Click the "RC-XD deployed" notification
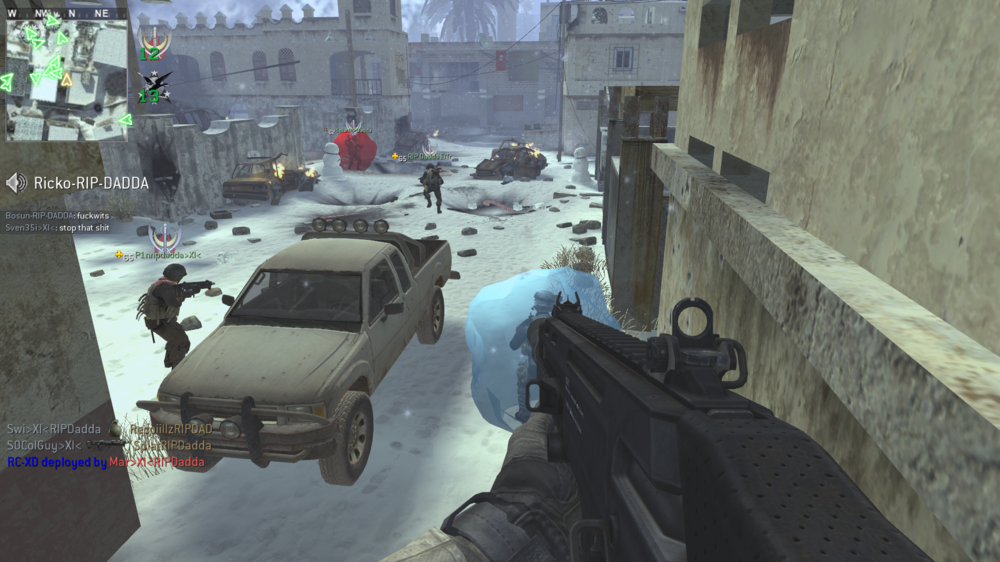 coord(106,462)
